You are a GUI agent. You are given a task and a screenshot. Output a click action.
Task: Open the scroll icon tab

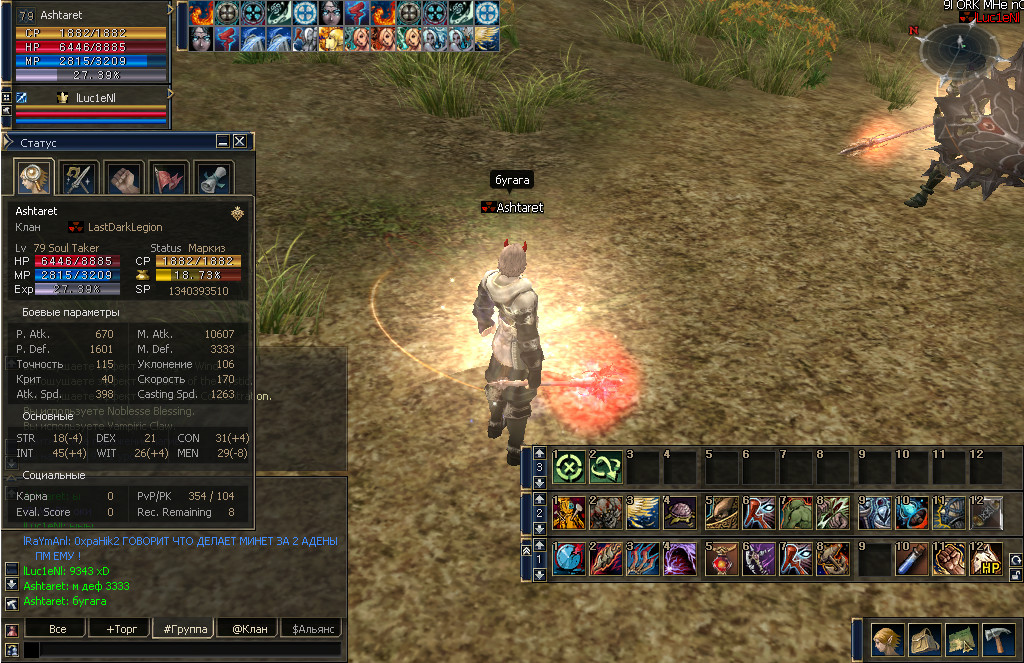coord(214,178)
